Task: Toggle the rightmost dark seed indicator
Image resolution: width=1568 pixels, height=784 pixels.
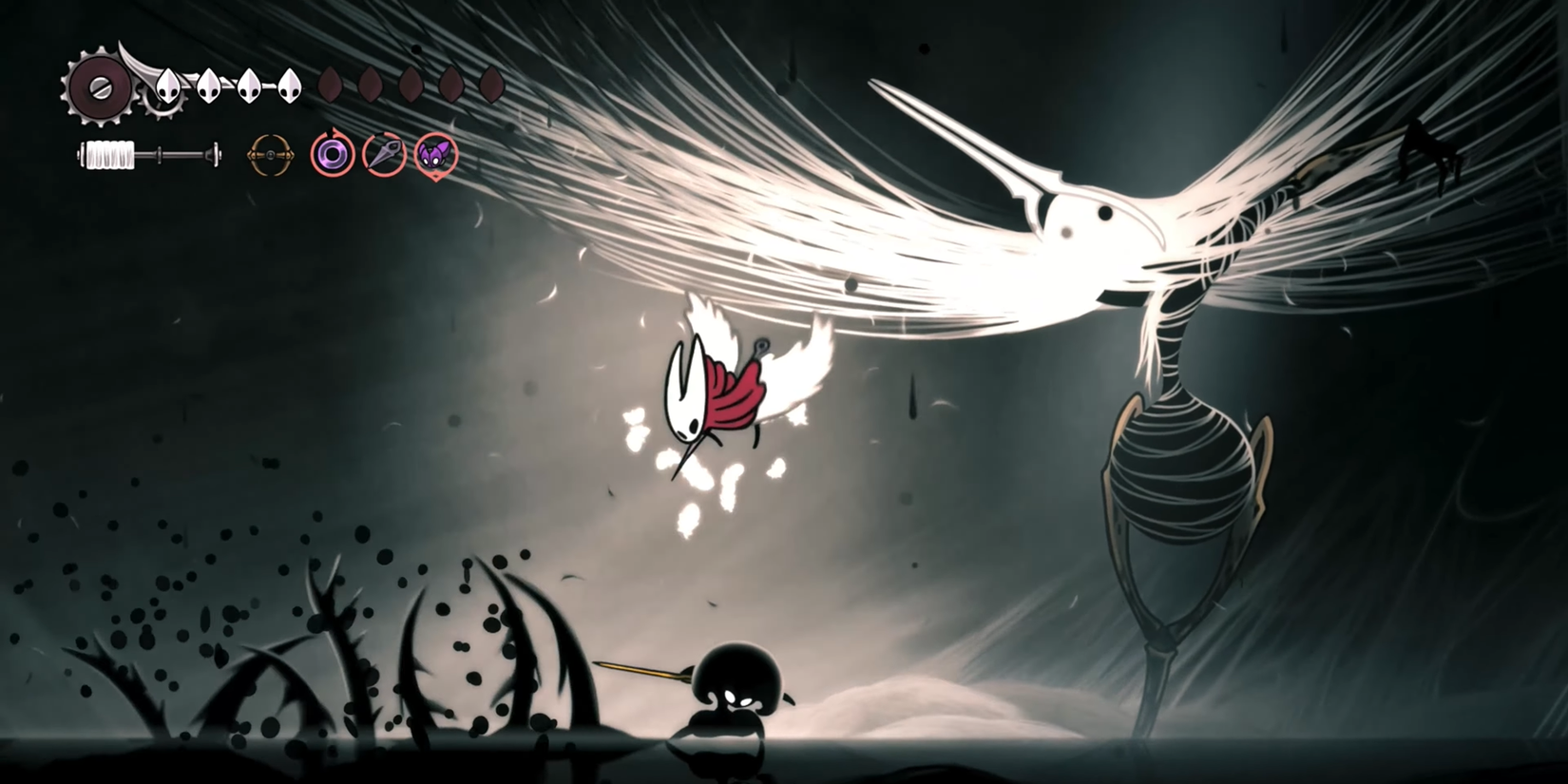Action: tap(492, 86)
